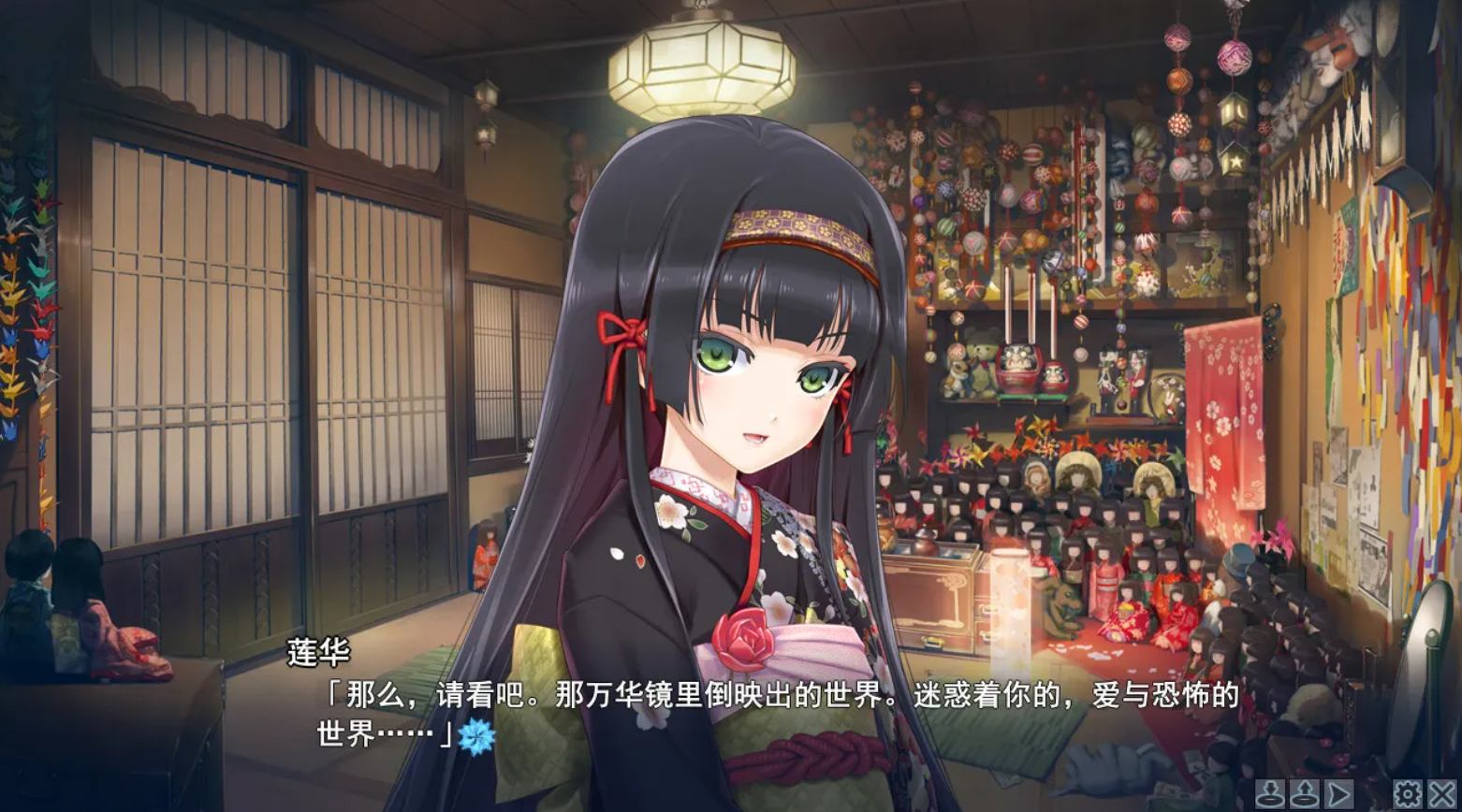Click the load game icon
The width and height of the screenshot is (1462, 812).
[x=1303, y=793]
